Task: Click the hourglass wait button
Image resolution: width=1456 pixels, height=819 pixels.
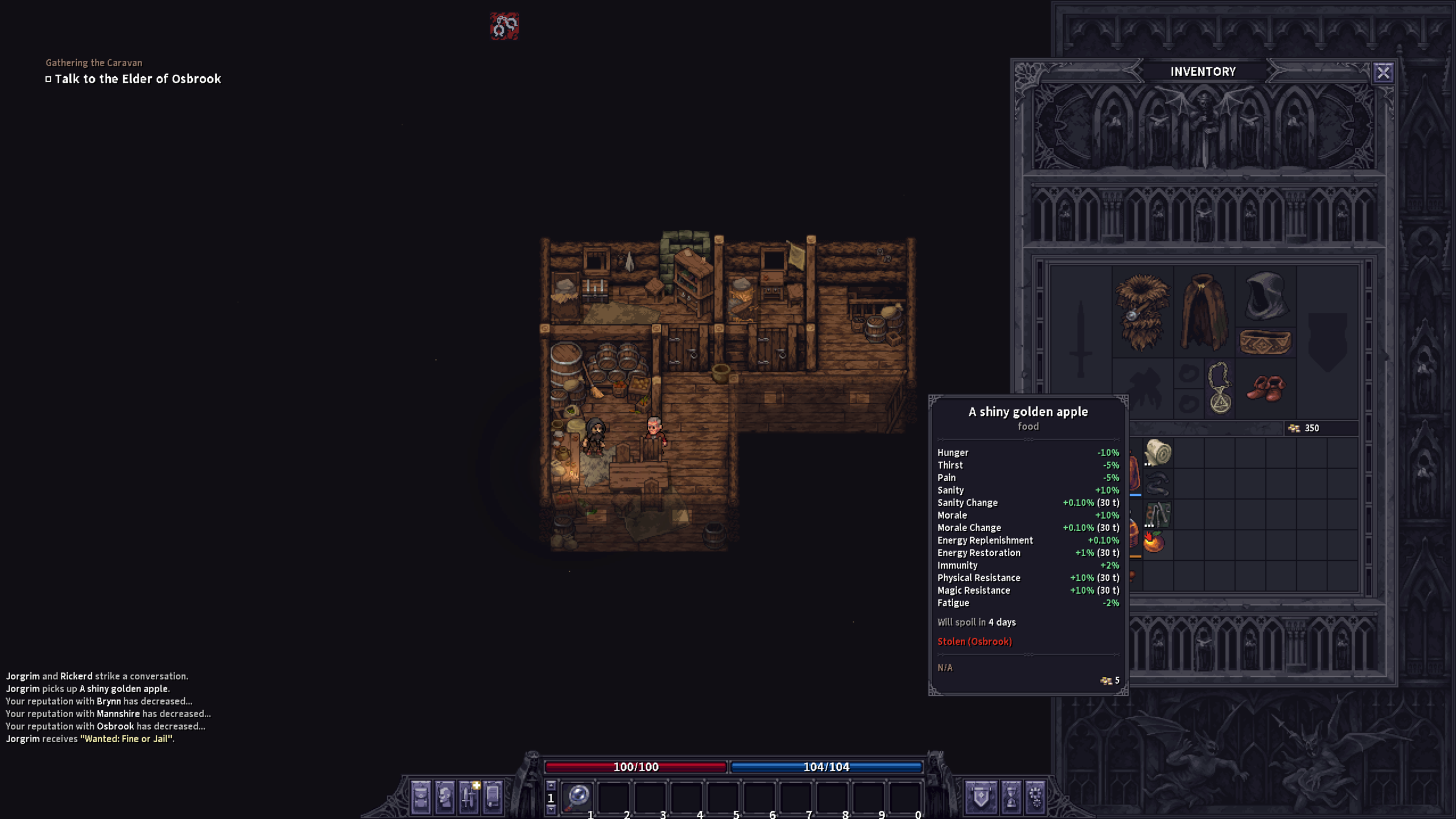Action: pos(1011,796)
